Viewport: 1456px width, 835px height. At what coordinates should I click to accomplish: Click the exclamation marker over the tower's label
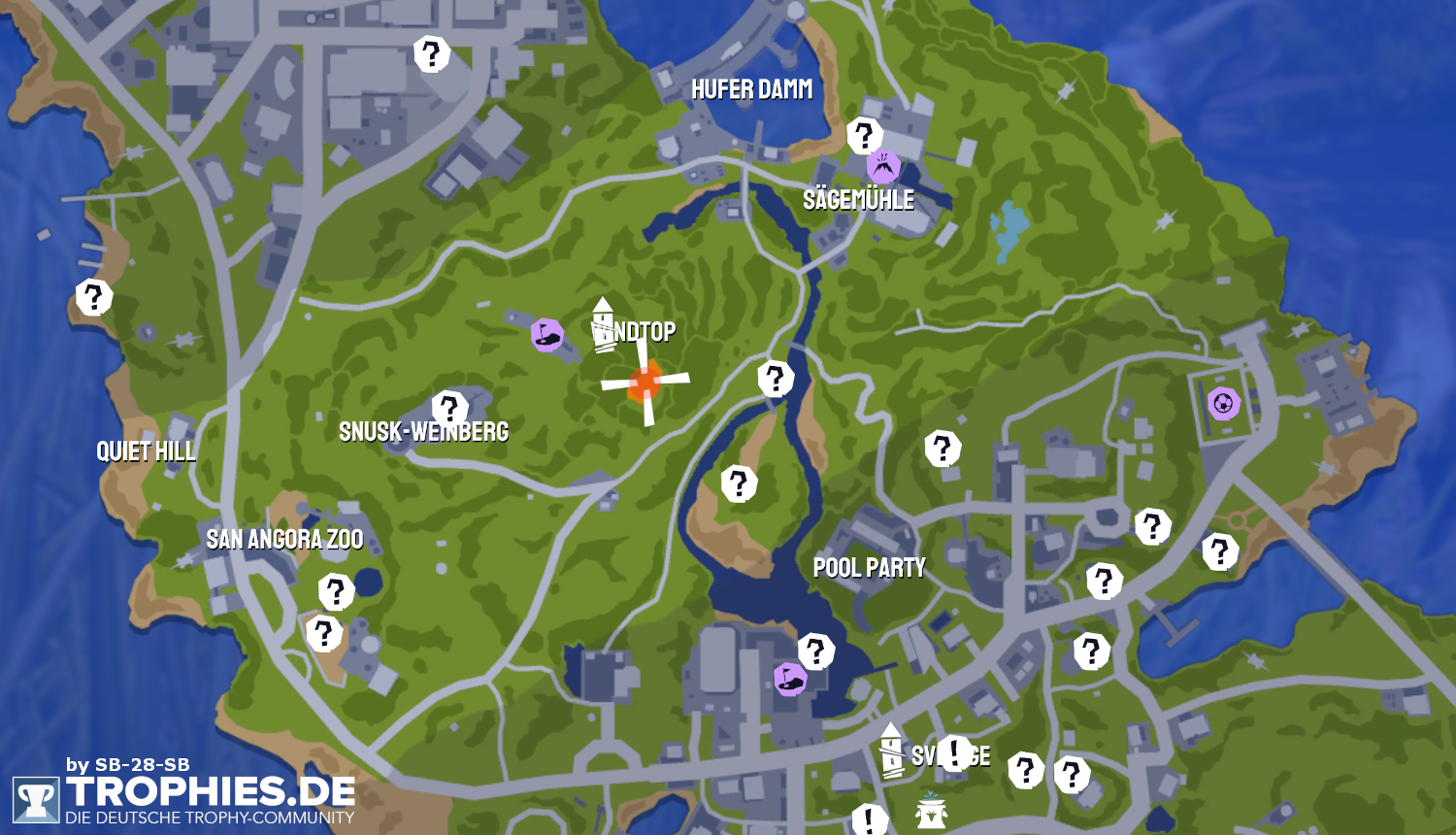[954, 752]
